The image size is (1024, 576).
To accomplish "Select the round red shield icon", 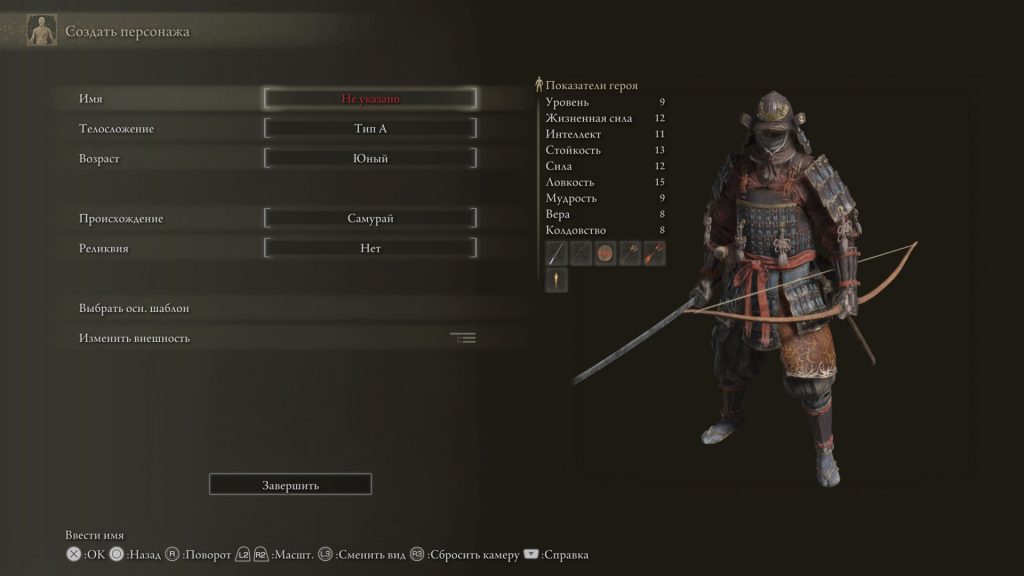I will 606,253.
